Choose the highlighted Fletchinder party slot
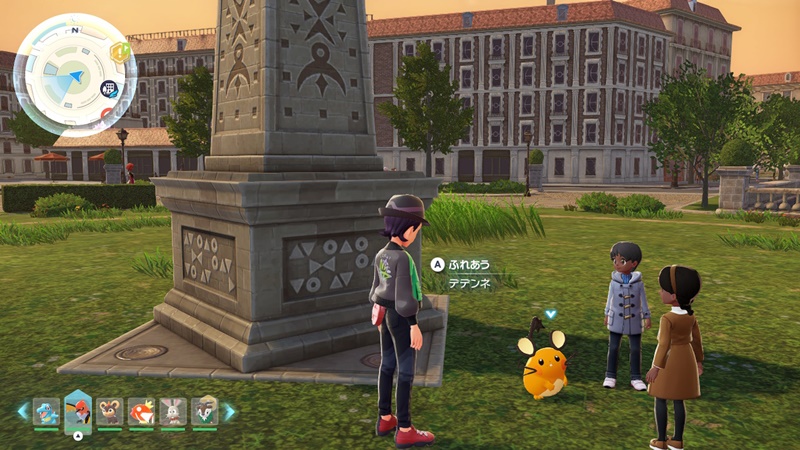Image resolution: width=800 pixels, height=450 pixels. tap(78, 409)
